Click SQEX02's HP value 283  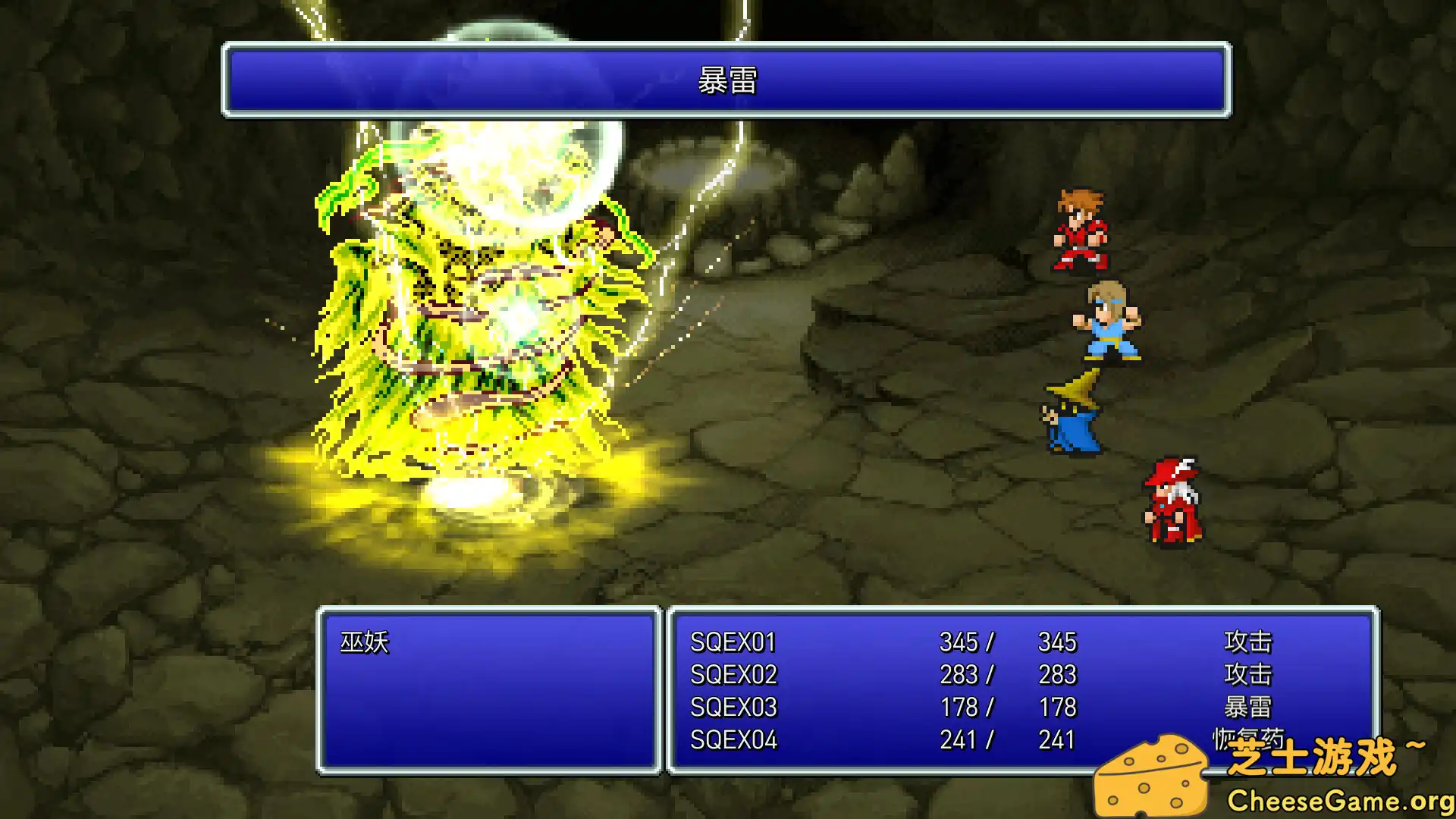(x=961, y=674)
